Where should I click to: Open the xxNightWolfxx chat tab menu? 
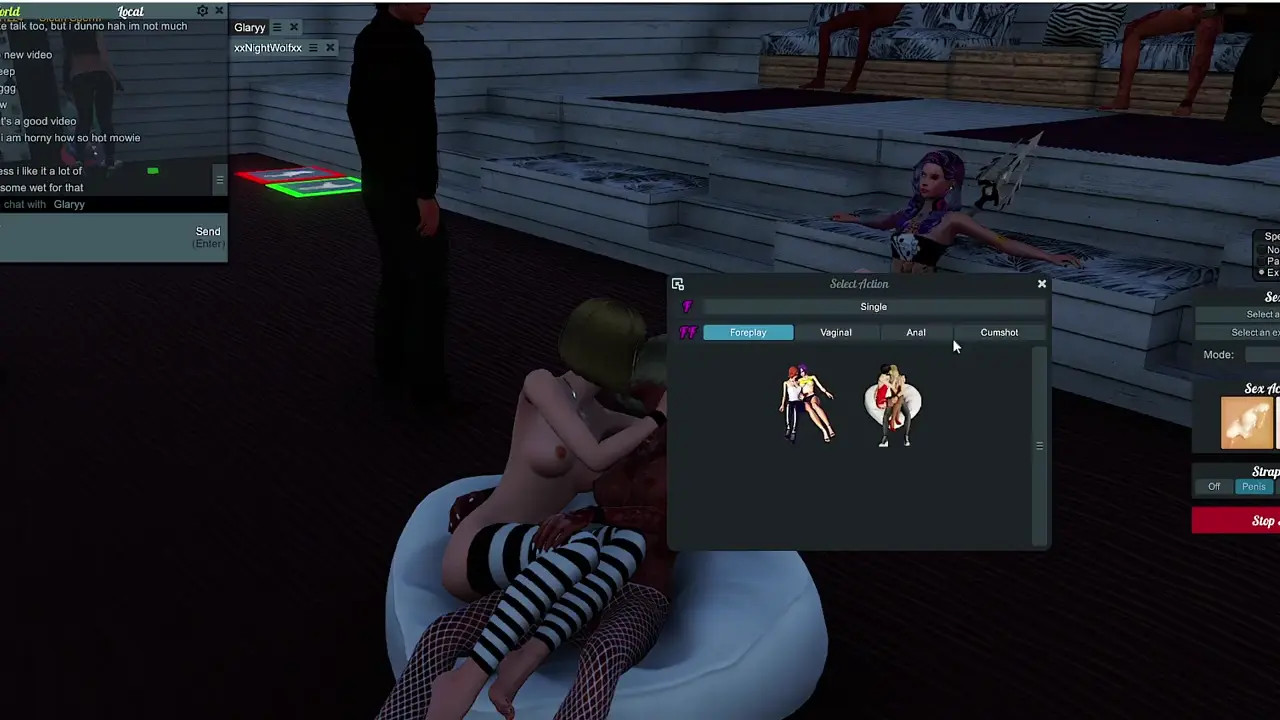[313, 48]
